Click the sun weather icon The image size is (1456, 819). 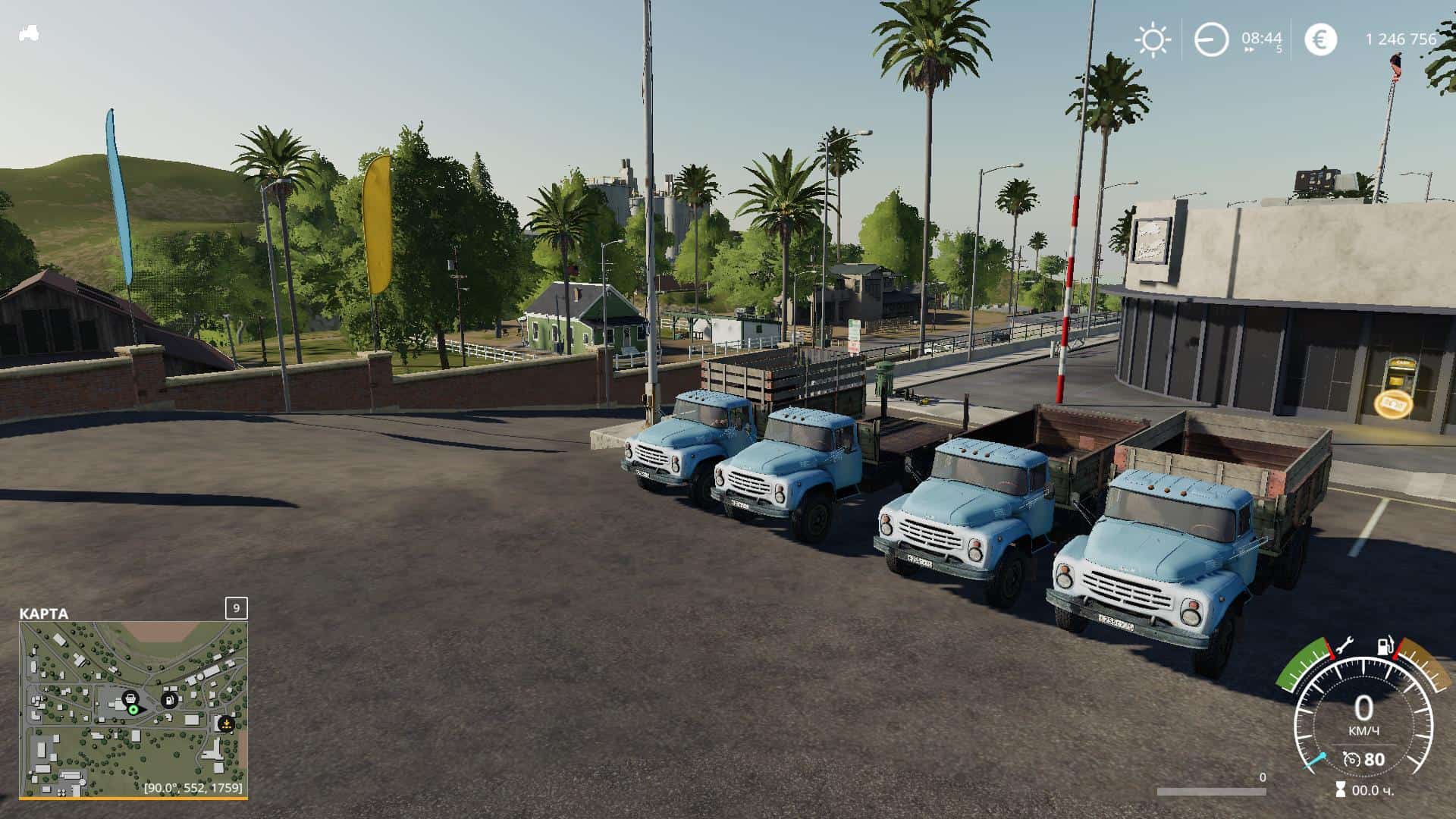pos(1152,39)
